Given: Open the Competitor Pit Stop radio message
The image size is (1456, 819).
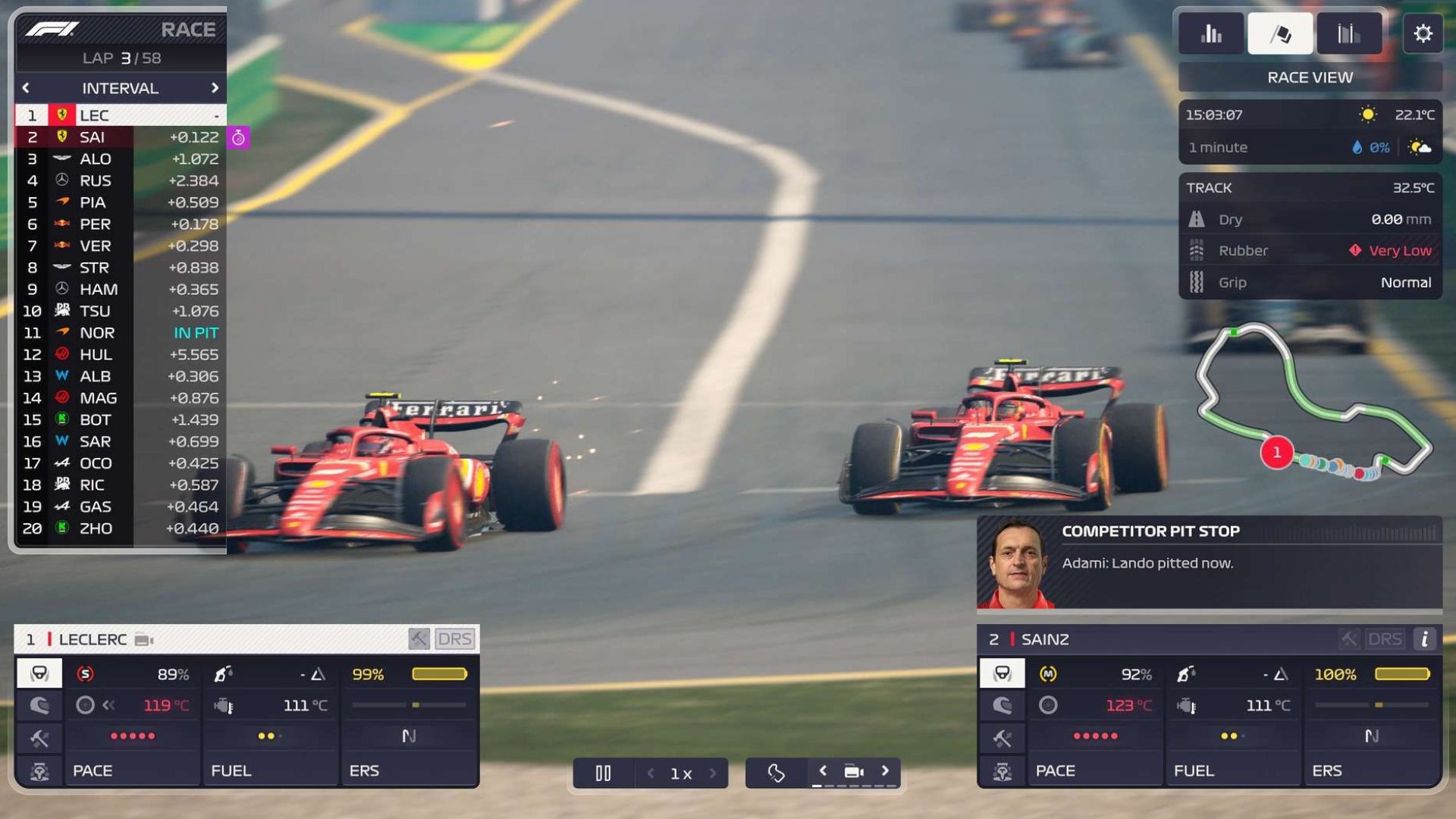Looking at the screenshot, I should pos(1209,563).
